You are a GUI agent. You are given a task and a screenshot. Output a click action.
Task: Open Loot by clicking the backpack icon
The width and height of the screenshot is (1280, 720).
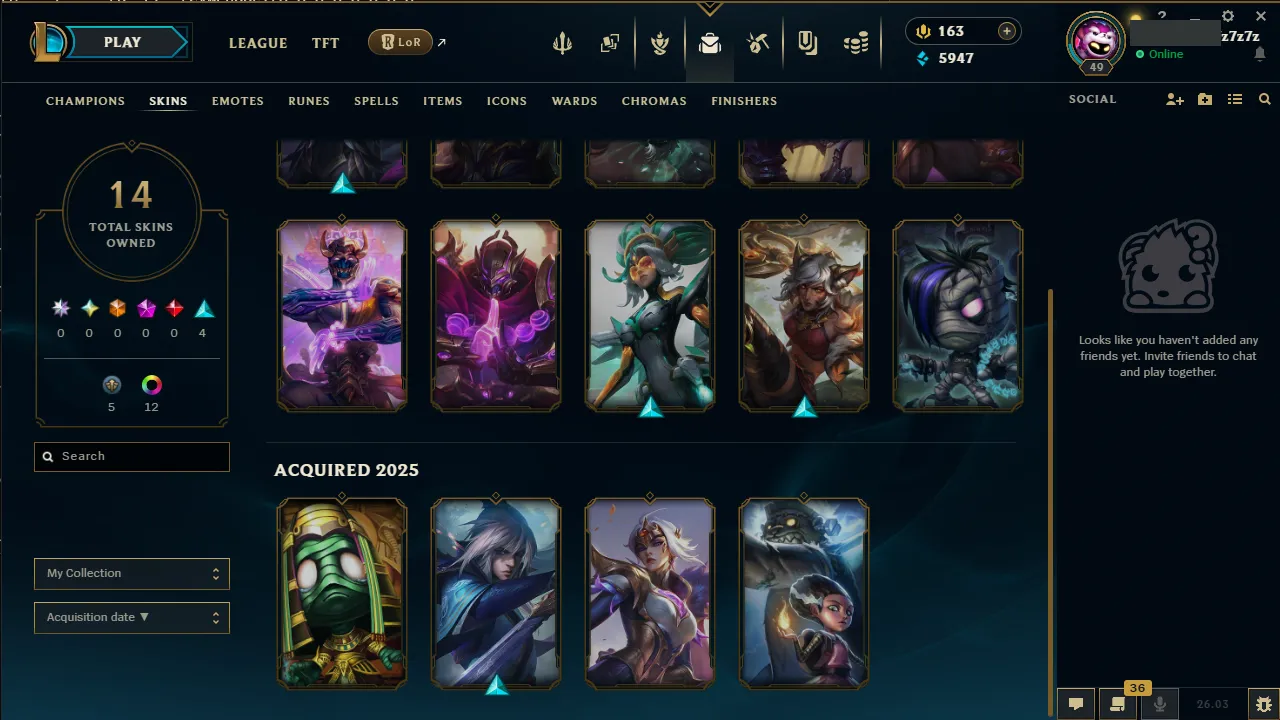point(710,43)
